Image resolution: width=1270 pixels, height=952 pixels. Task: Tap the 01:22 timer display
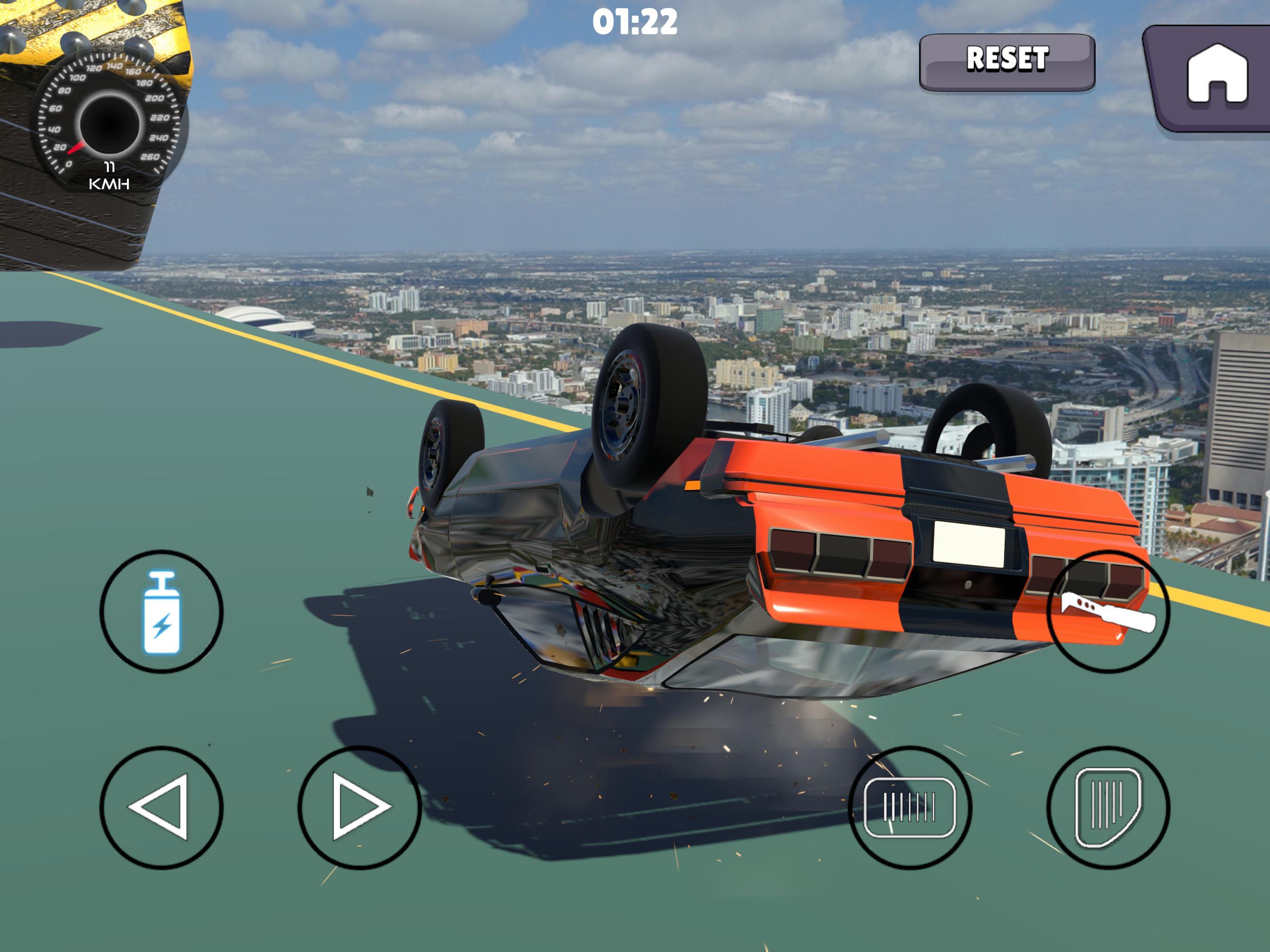pos(635,23)
